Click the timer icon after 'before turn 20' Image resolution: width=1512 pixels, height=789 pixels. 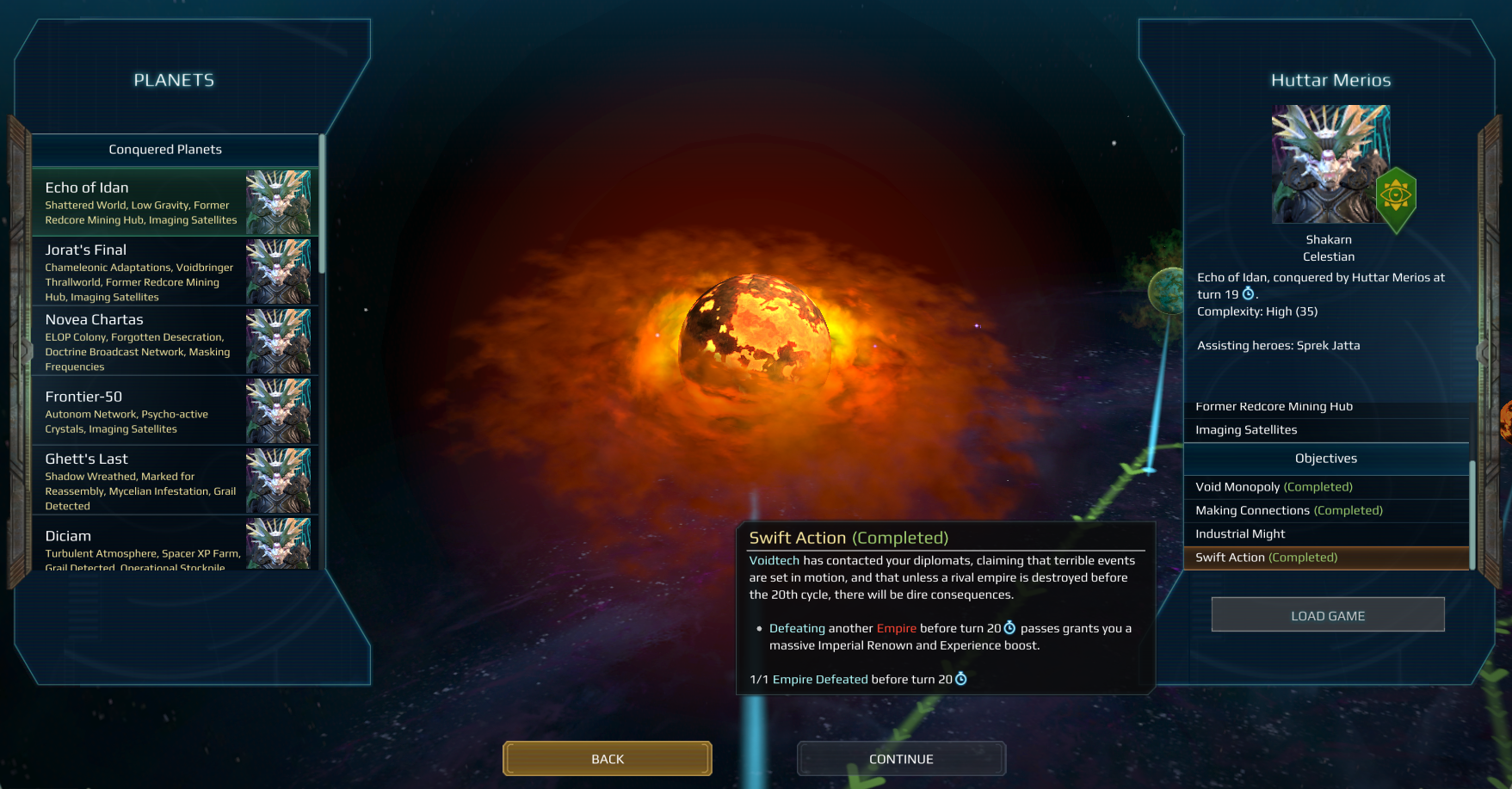pyautogui.click(x=1008, y=628)
